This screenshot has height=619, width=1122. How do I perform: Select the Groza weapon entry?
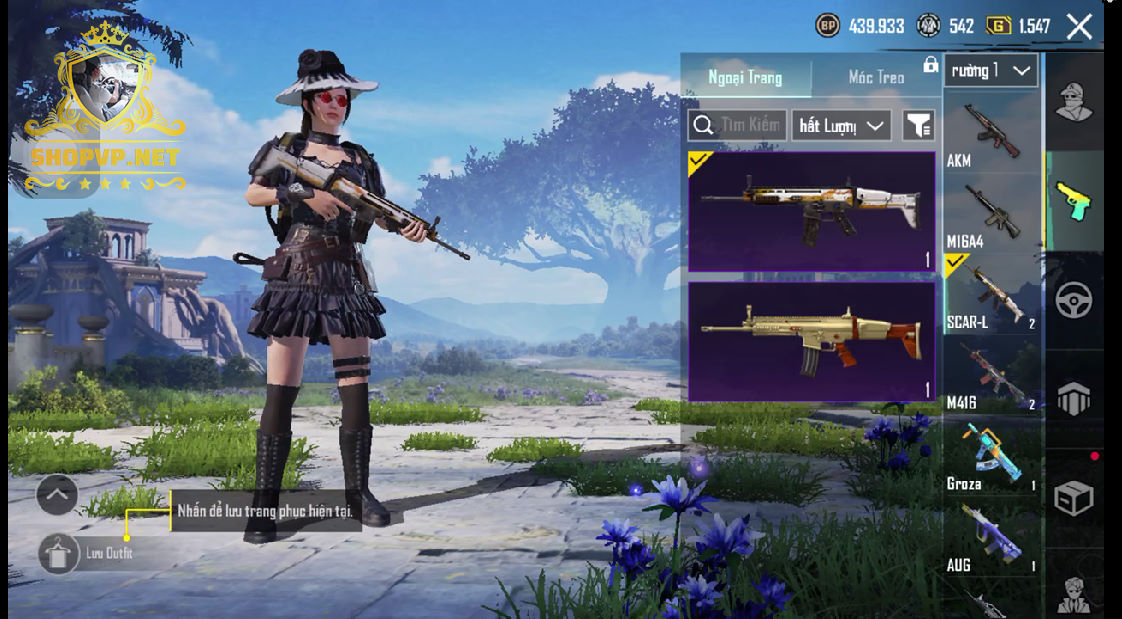[991, 457]
